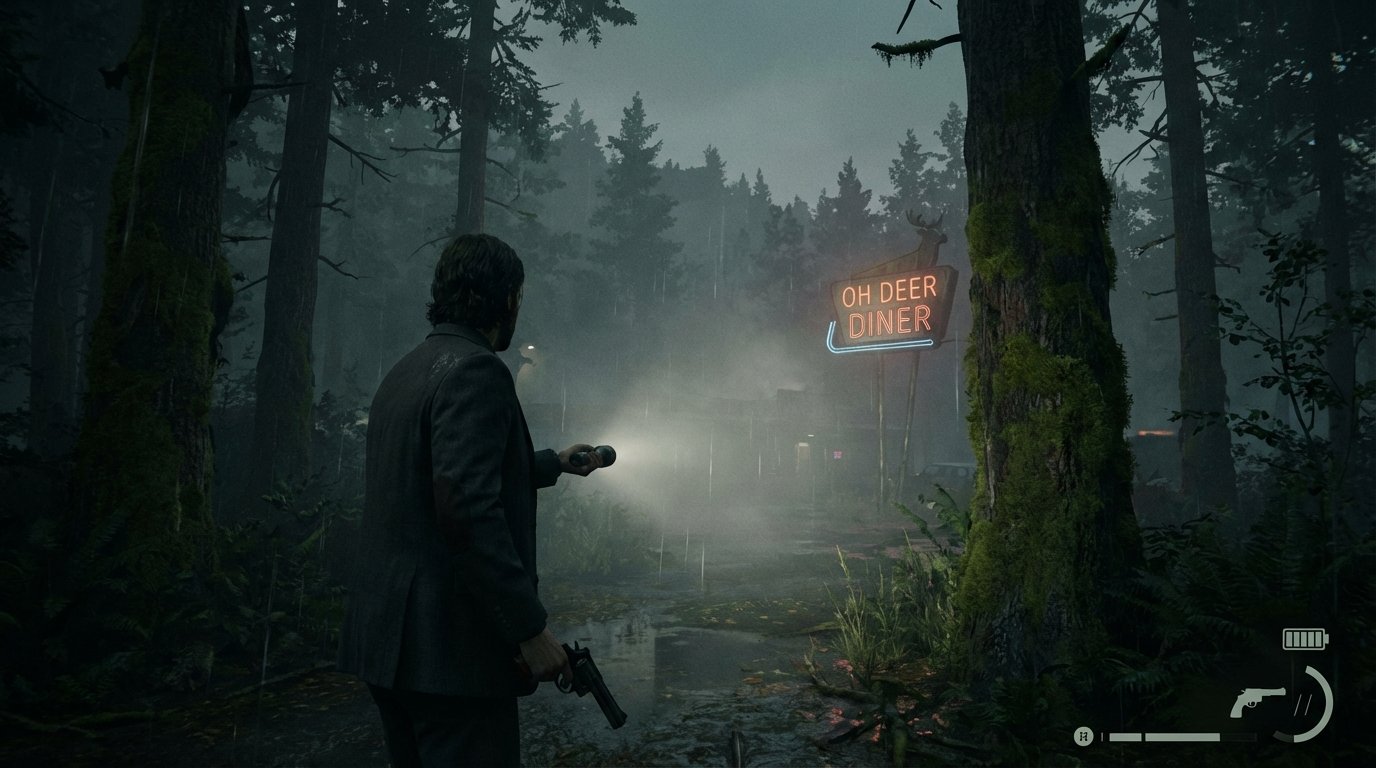Click the OH DEER neon text
The height and width of the screenshot is (768, 1376).
click(x=891, y=292)
